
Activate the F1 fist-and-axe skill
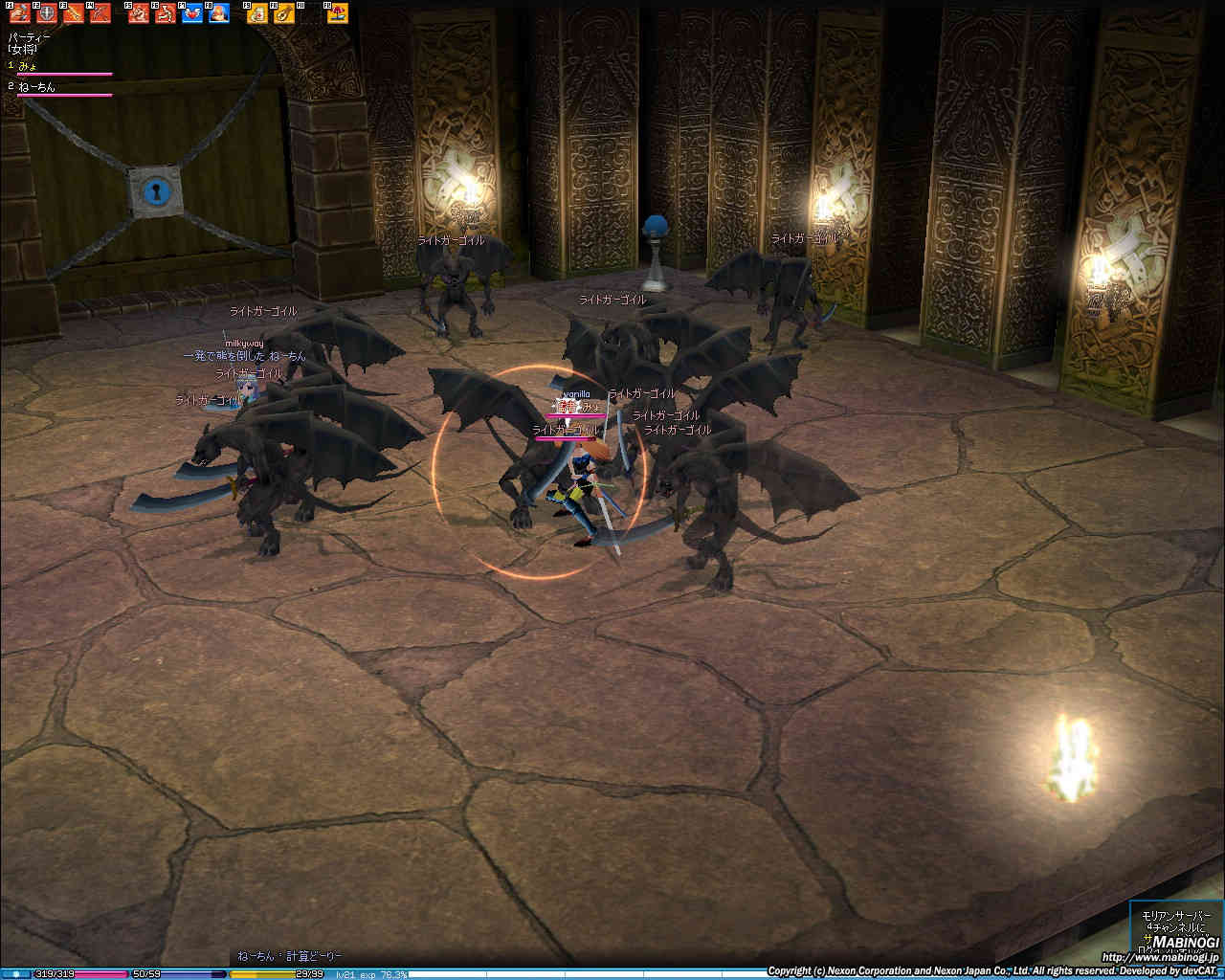(19, 13)
